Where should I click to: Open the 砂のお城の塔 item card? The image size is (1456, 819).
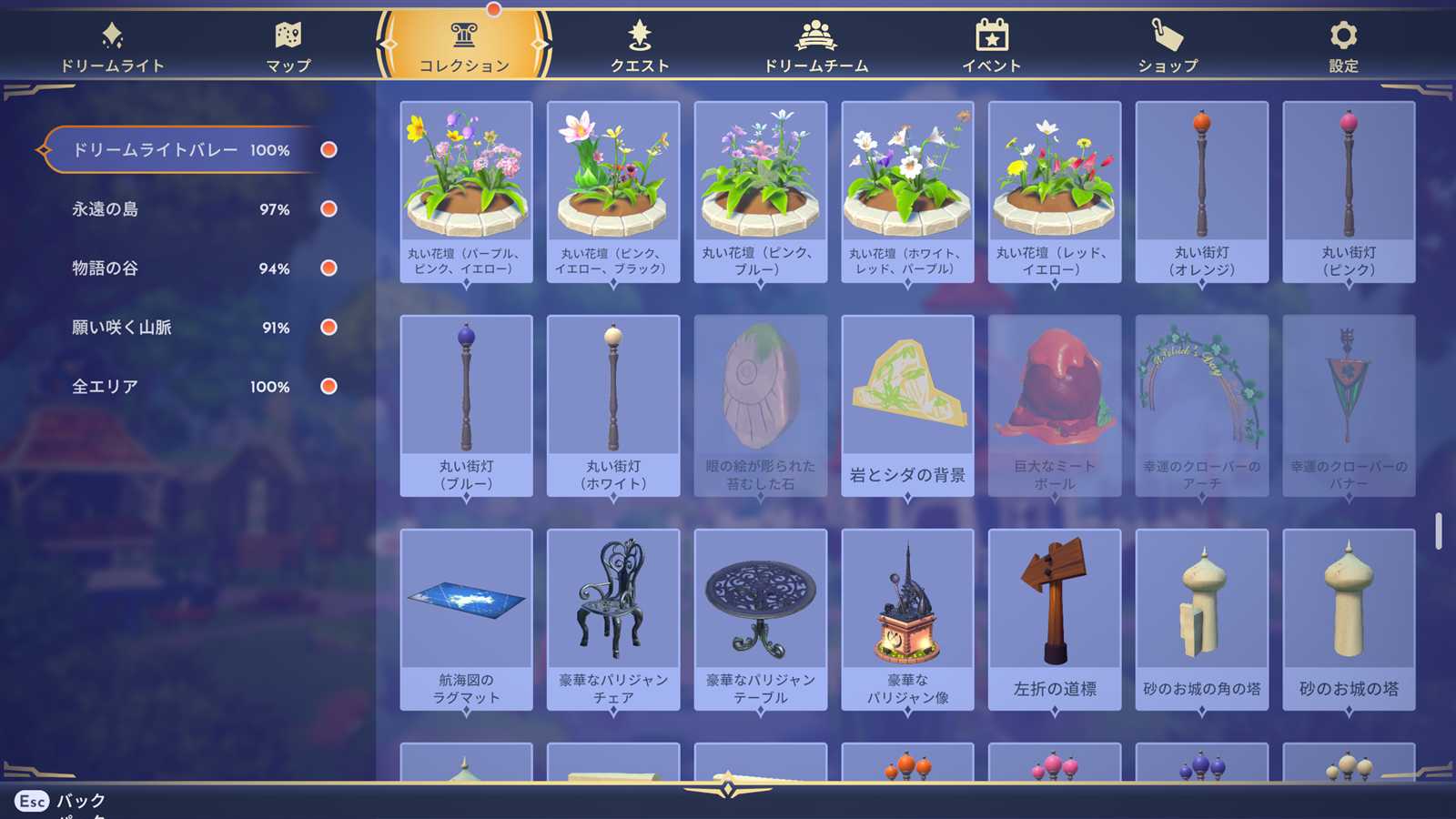(1349, 620)
